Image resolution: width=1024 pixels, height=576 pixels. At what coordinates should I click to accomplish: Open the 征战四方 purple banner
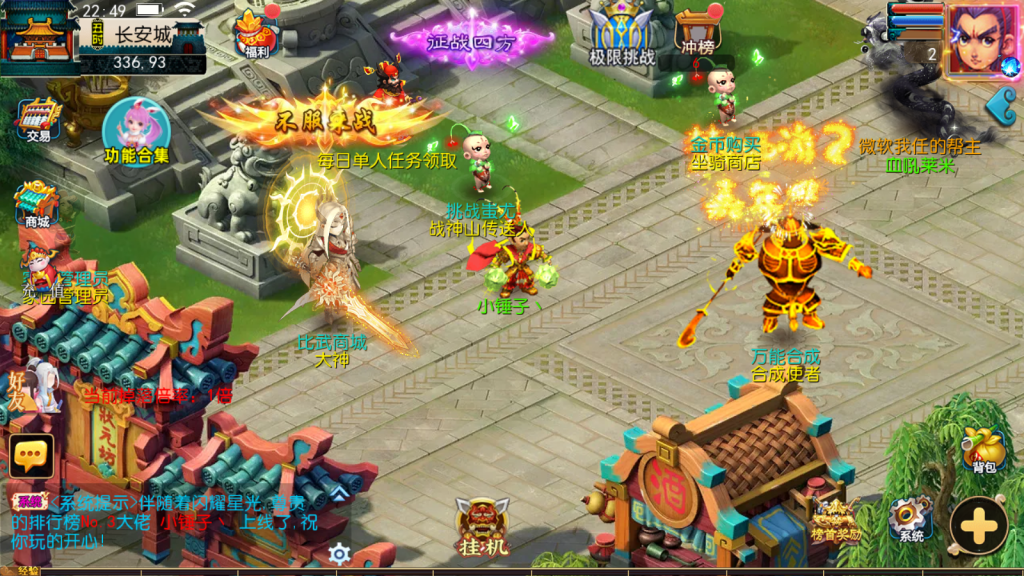(471, 40)
